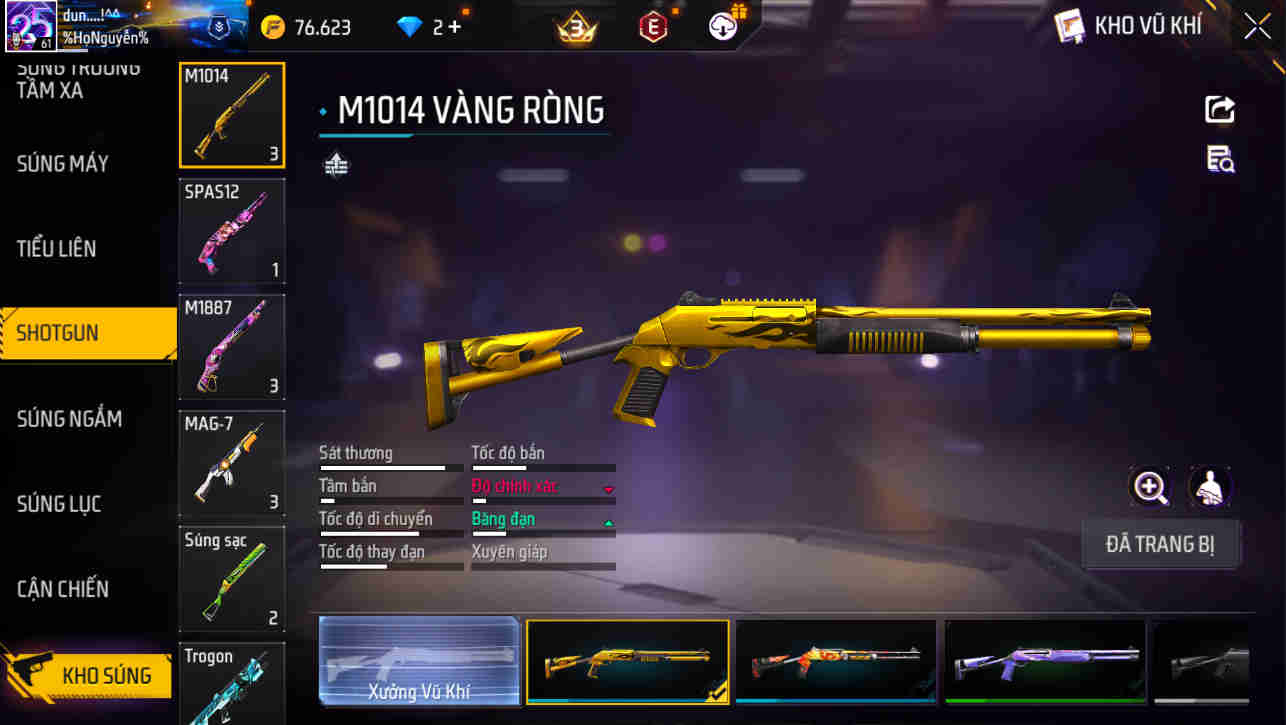
Task: Preview weapon on character with person icon
Action: tap(1210, 489)
